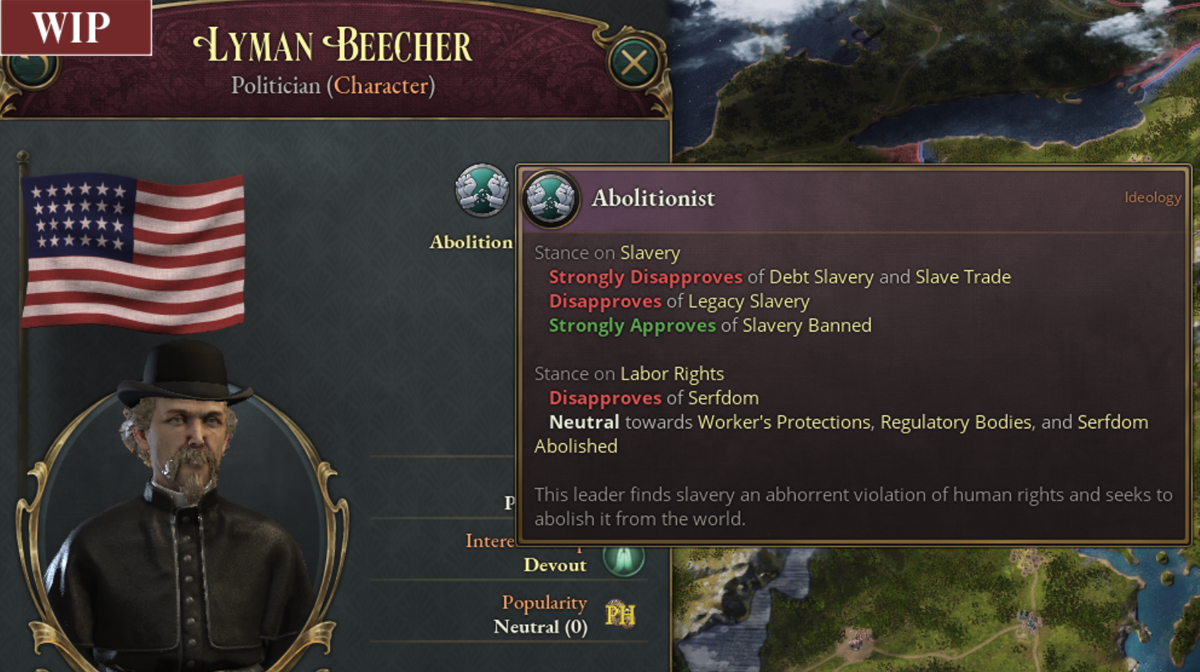Click the PH popularity icon
Screen dimensions: 1200x672
point(620,614)
